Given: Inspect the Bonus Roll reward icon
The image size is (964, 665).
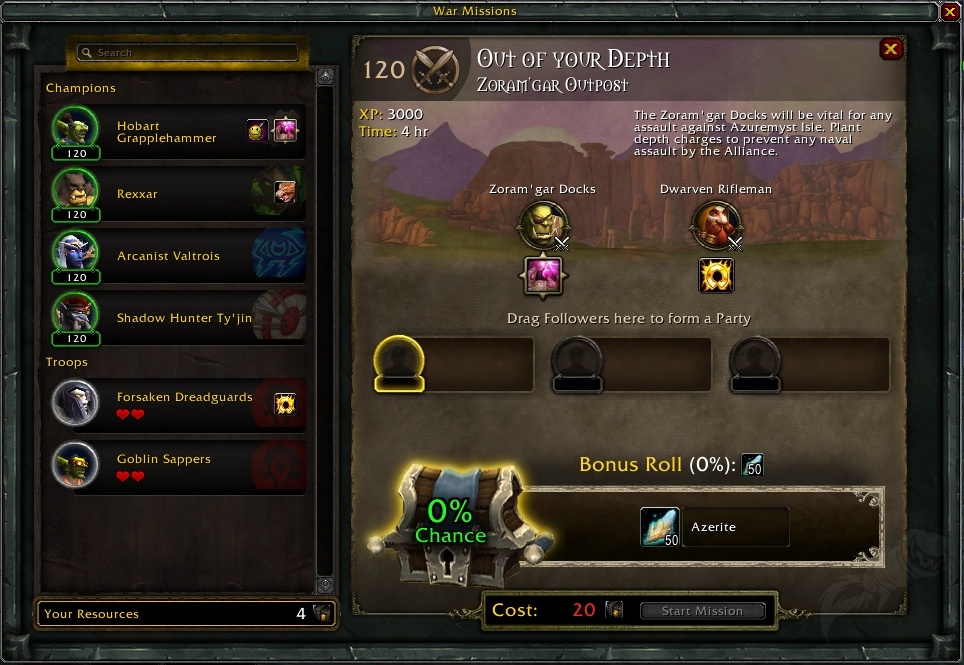Looking at the screenshot, I should 752,465.
